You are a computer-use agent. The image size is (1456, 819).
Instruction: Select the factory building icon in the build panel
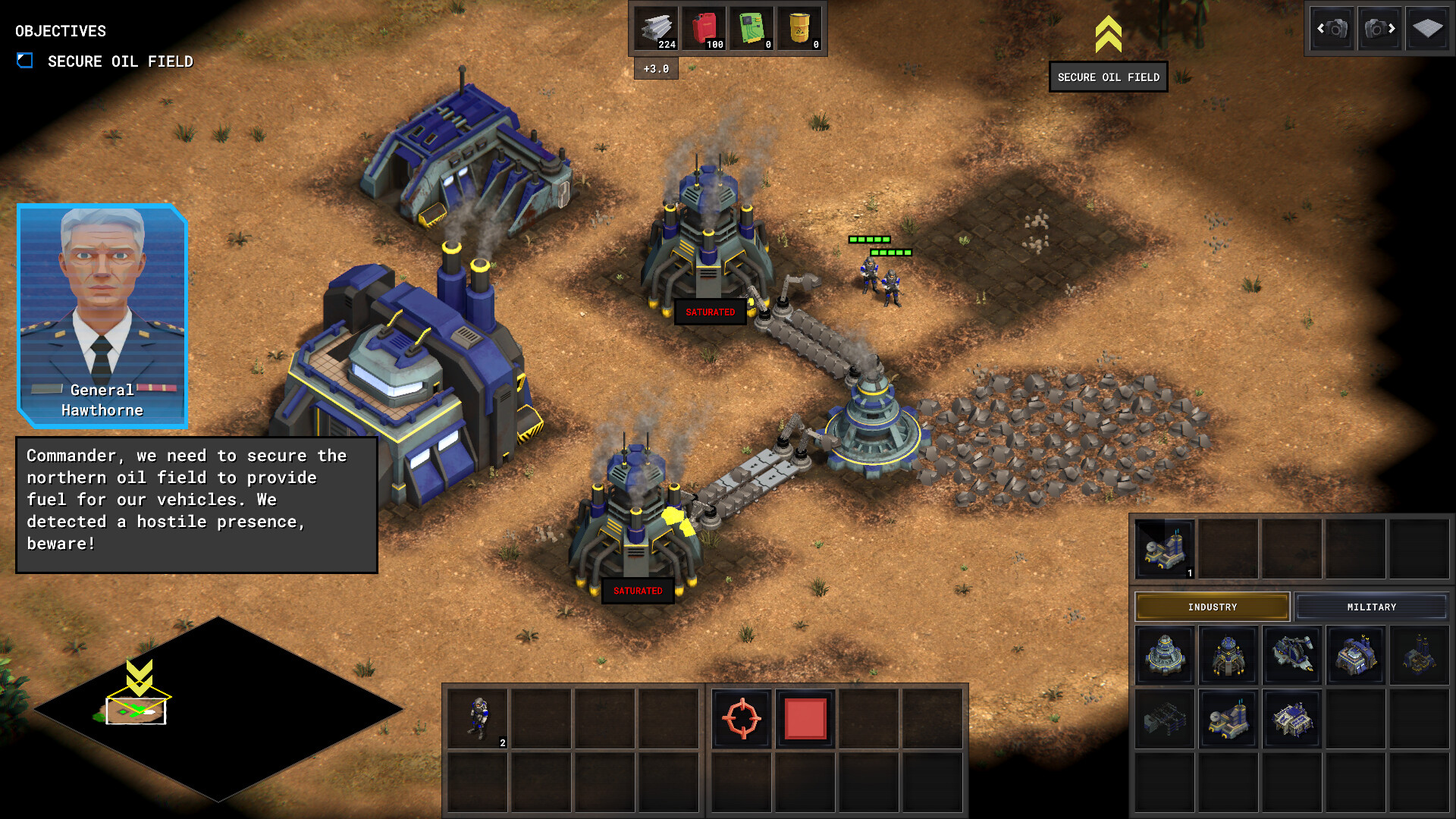click(1355, 656)
